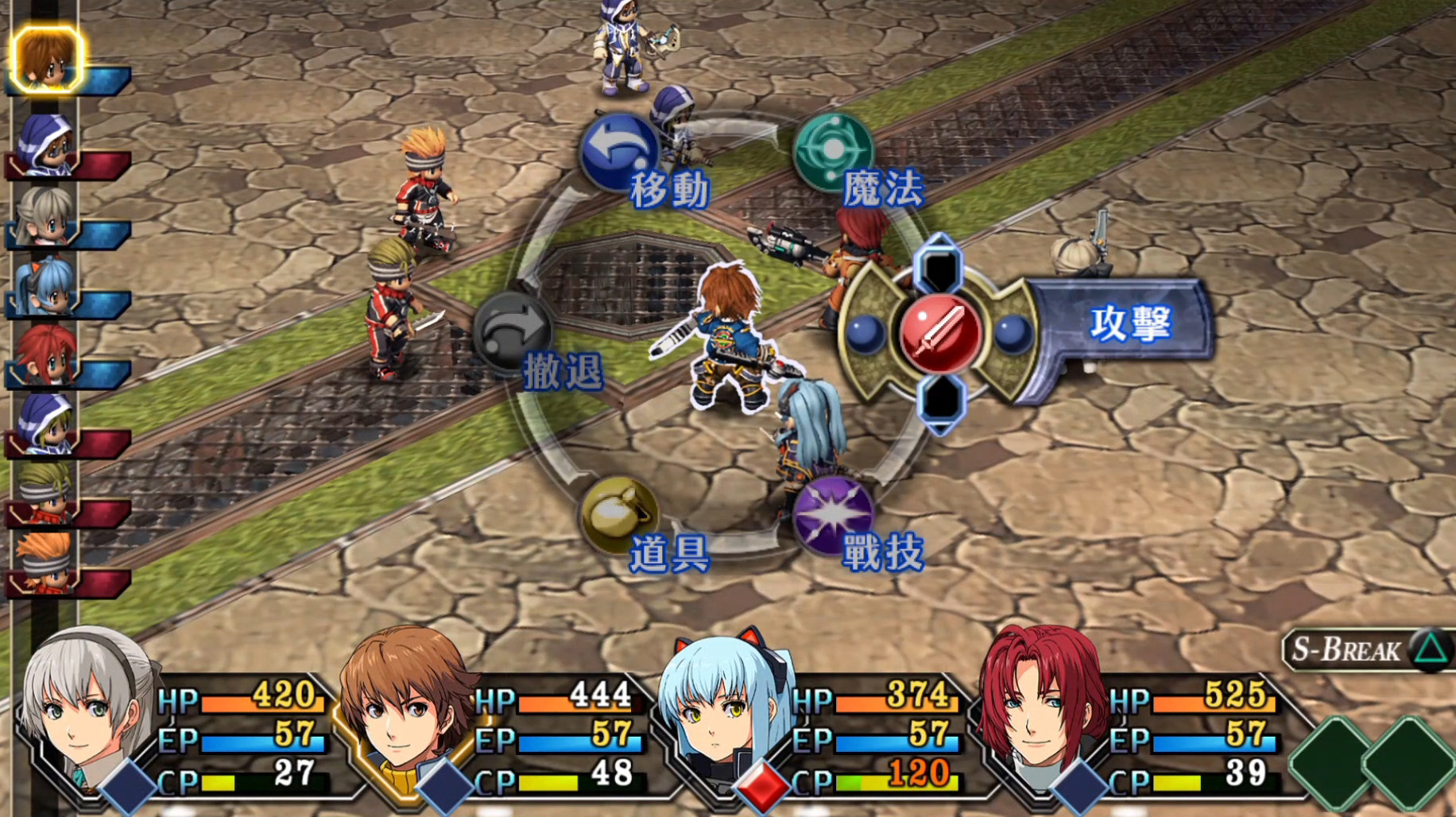This screenshot has width=1456, height=817.
Task: Select the 移動 (Move) command
Action: (619, 152)
